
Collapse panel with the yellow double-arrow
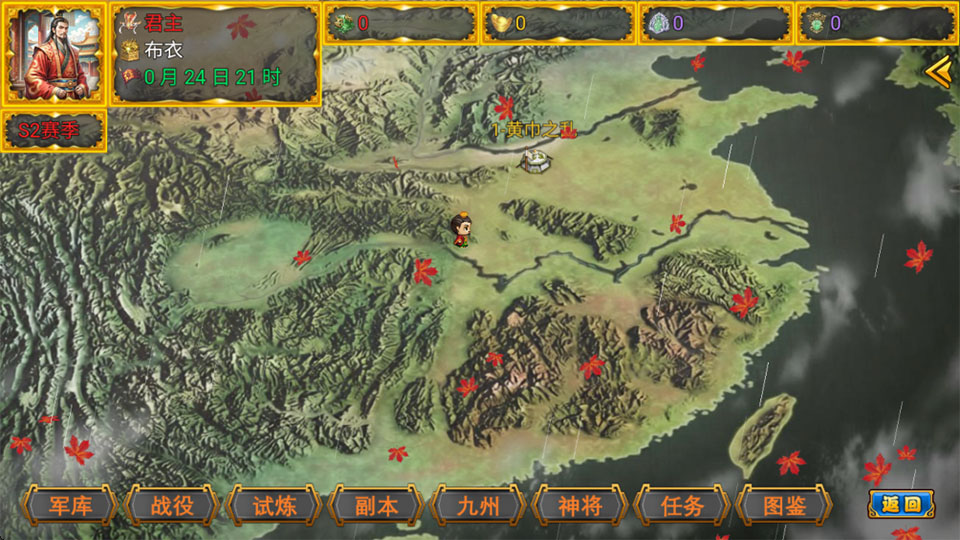(x=938, y=72)
